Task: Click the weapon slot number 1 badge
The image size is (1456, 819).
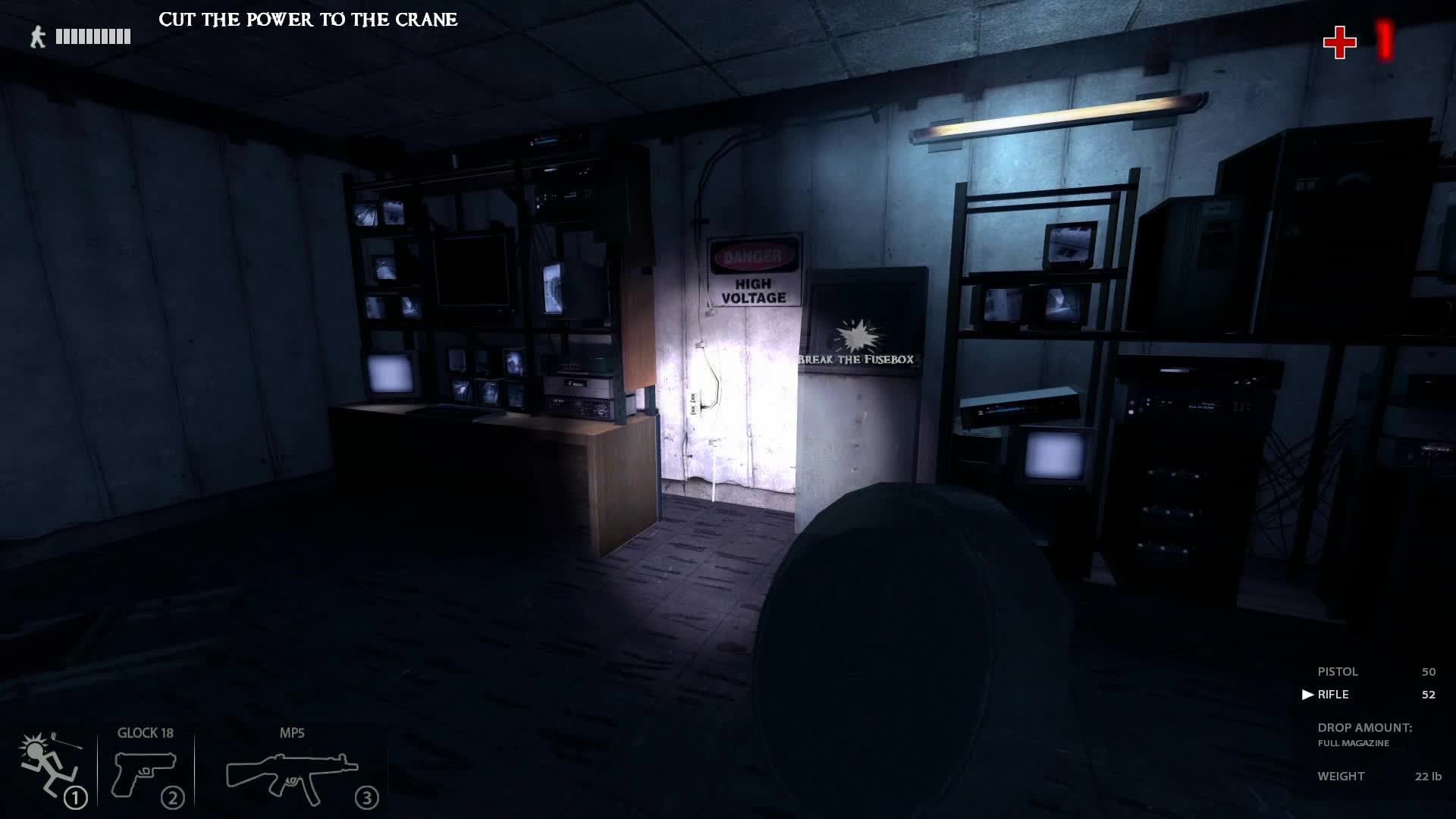Action: coord(76,797)
